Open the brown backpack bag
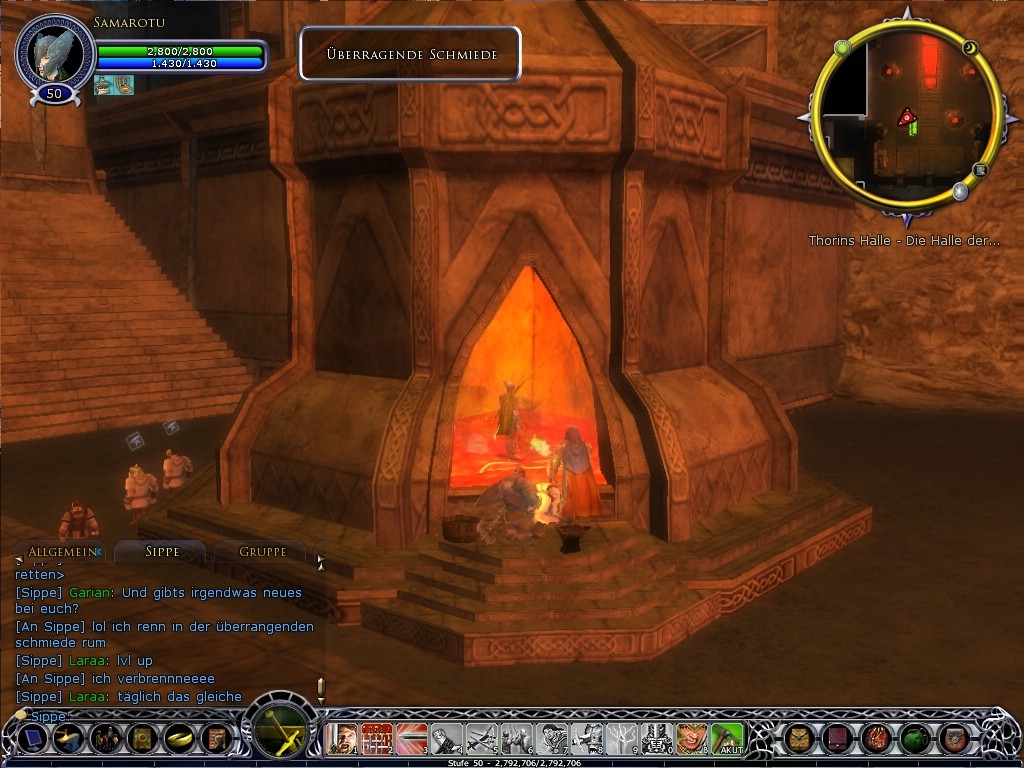This screenshot has height=768, width=1024. pyautogui.click(x=800, y=739)
